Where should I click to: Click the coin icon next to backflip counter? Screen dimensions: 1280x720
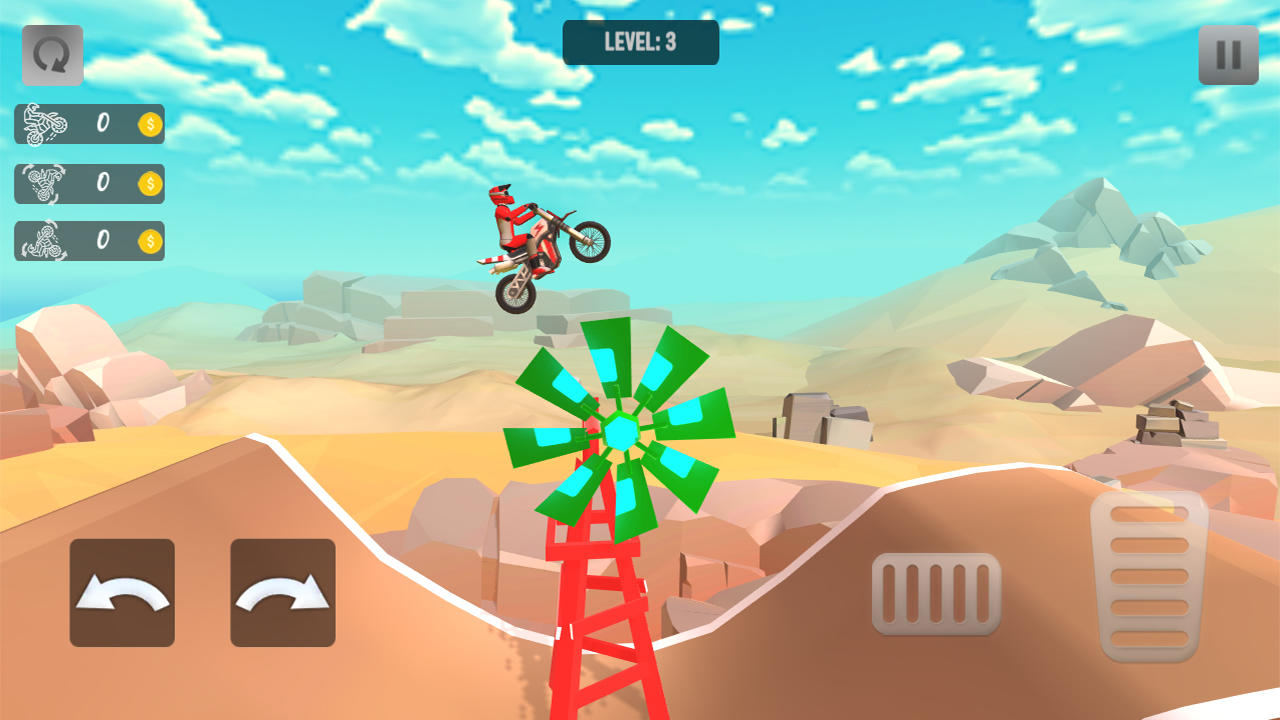click(x=148, y=184)
